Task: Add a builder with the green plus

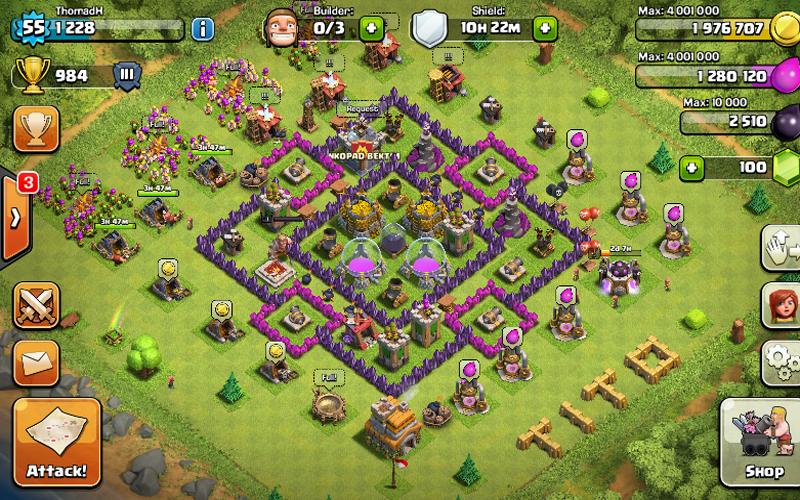Action: [x=371, y=28]
